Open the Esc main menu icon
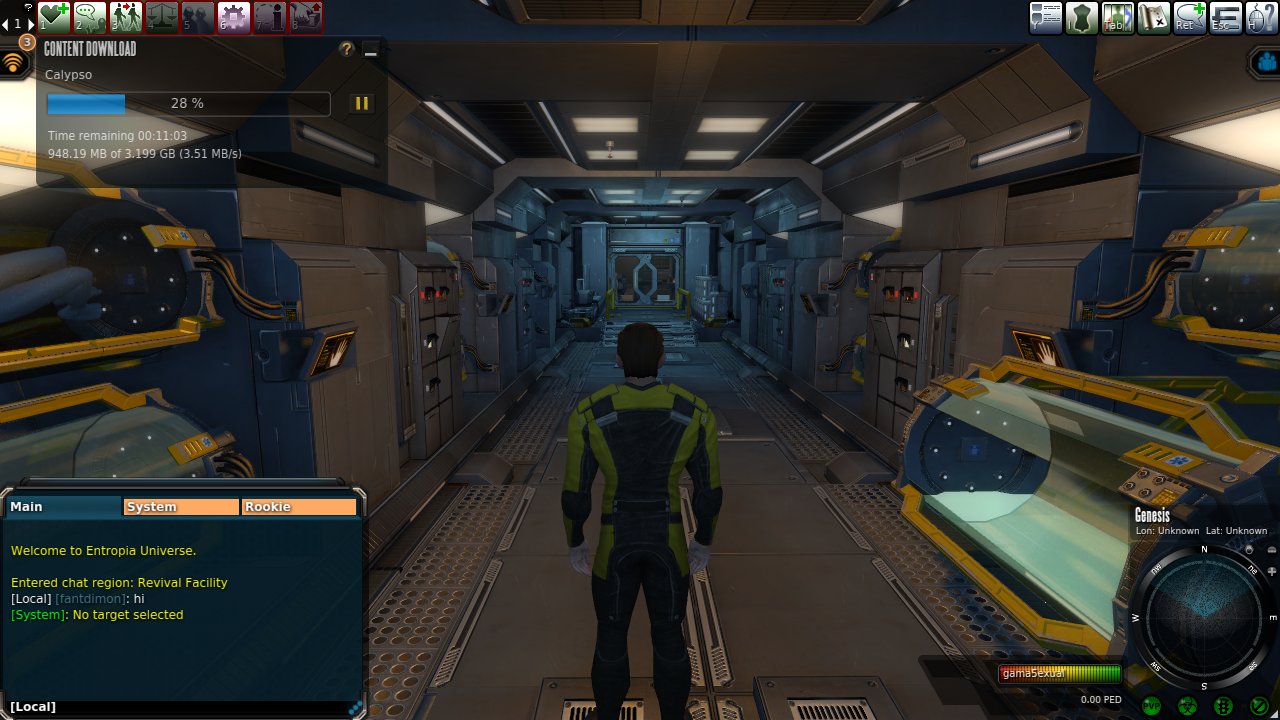The height and width of the screenshot is (720, 1280). (x=1226, y=18)
